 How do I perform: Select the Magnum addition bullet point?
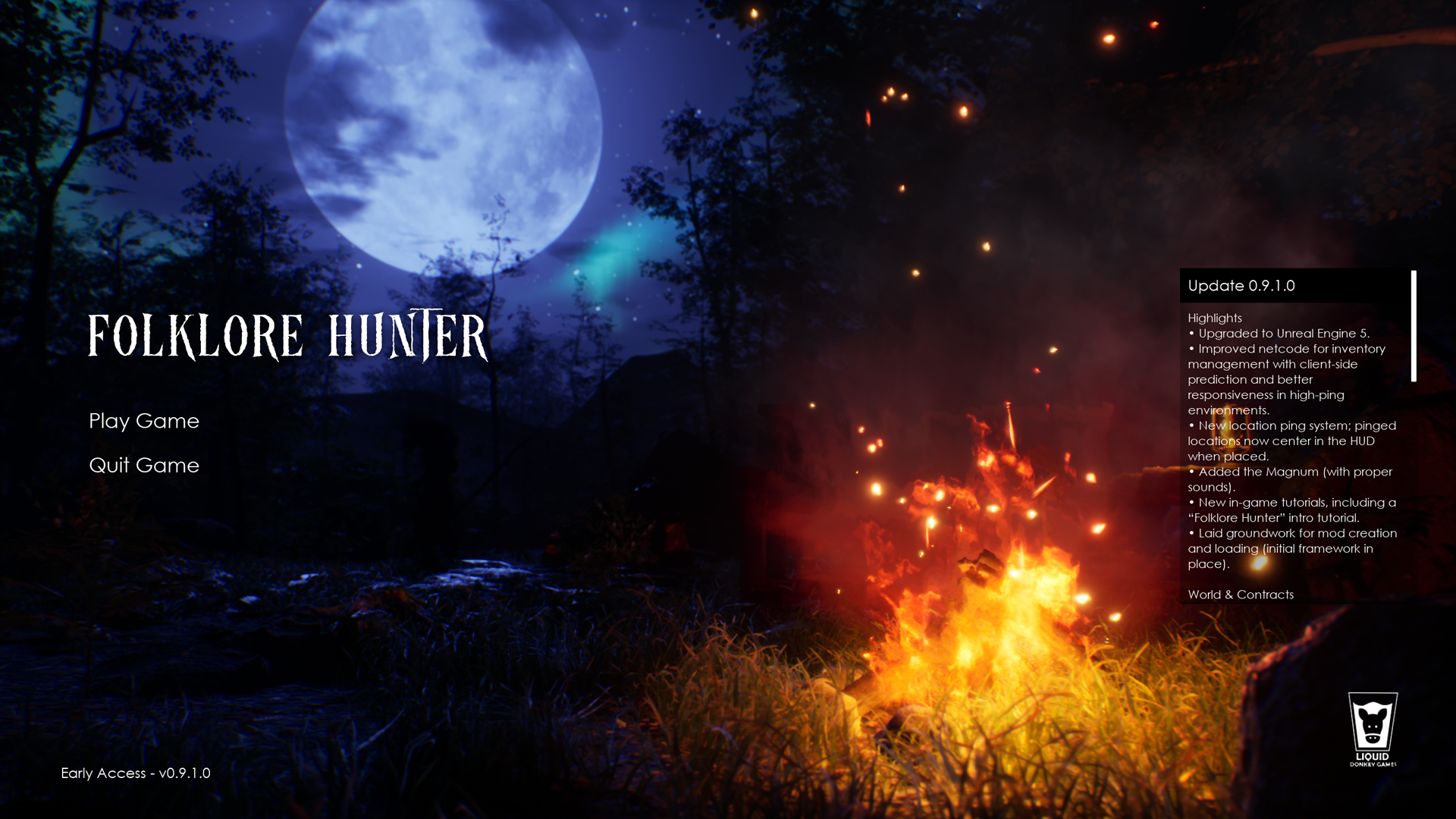(1289, 479)
